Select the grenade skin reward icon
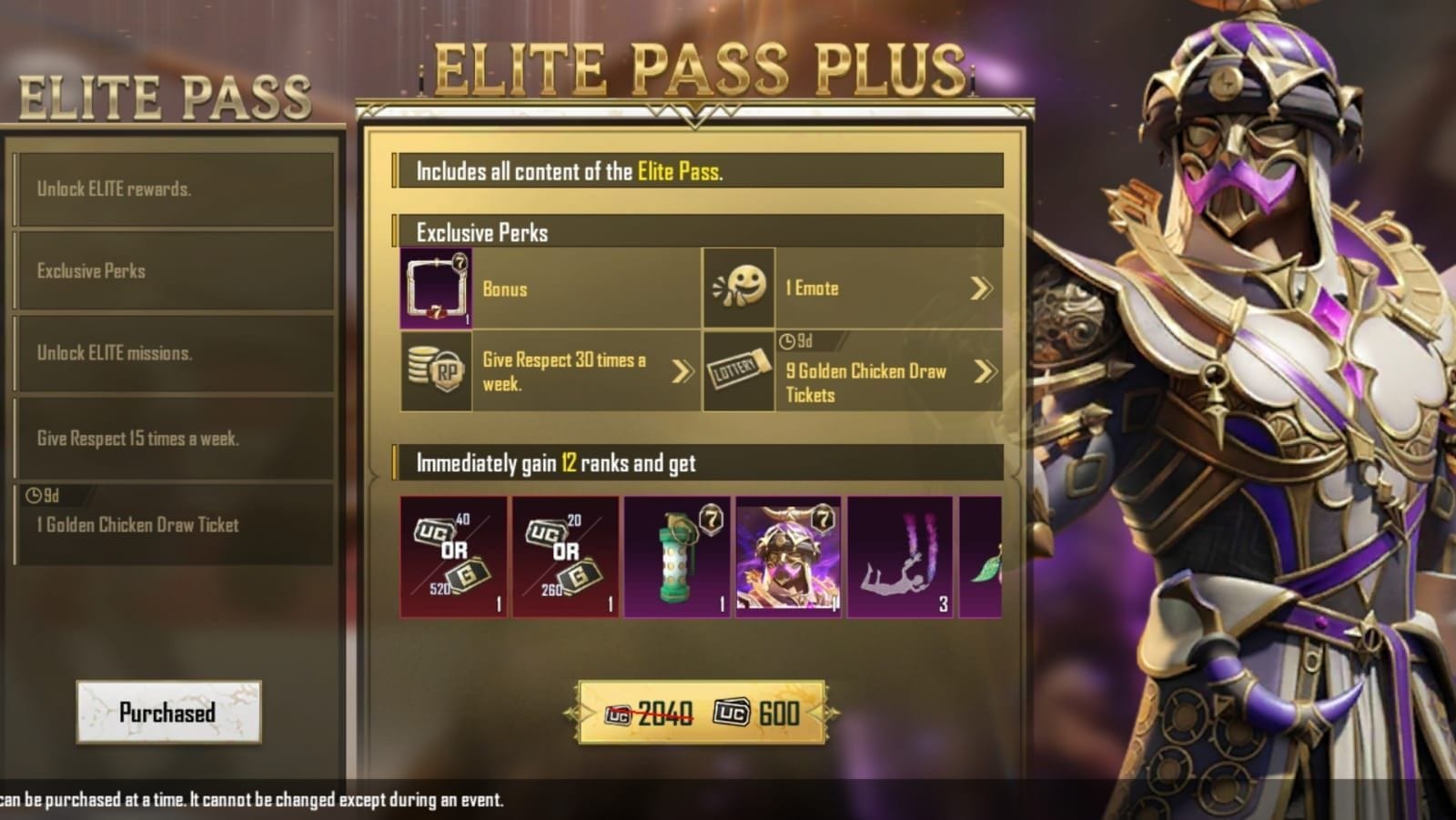Screen dimensions: 1456x820 point(676,556)
